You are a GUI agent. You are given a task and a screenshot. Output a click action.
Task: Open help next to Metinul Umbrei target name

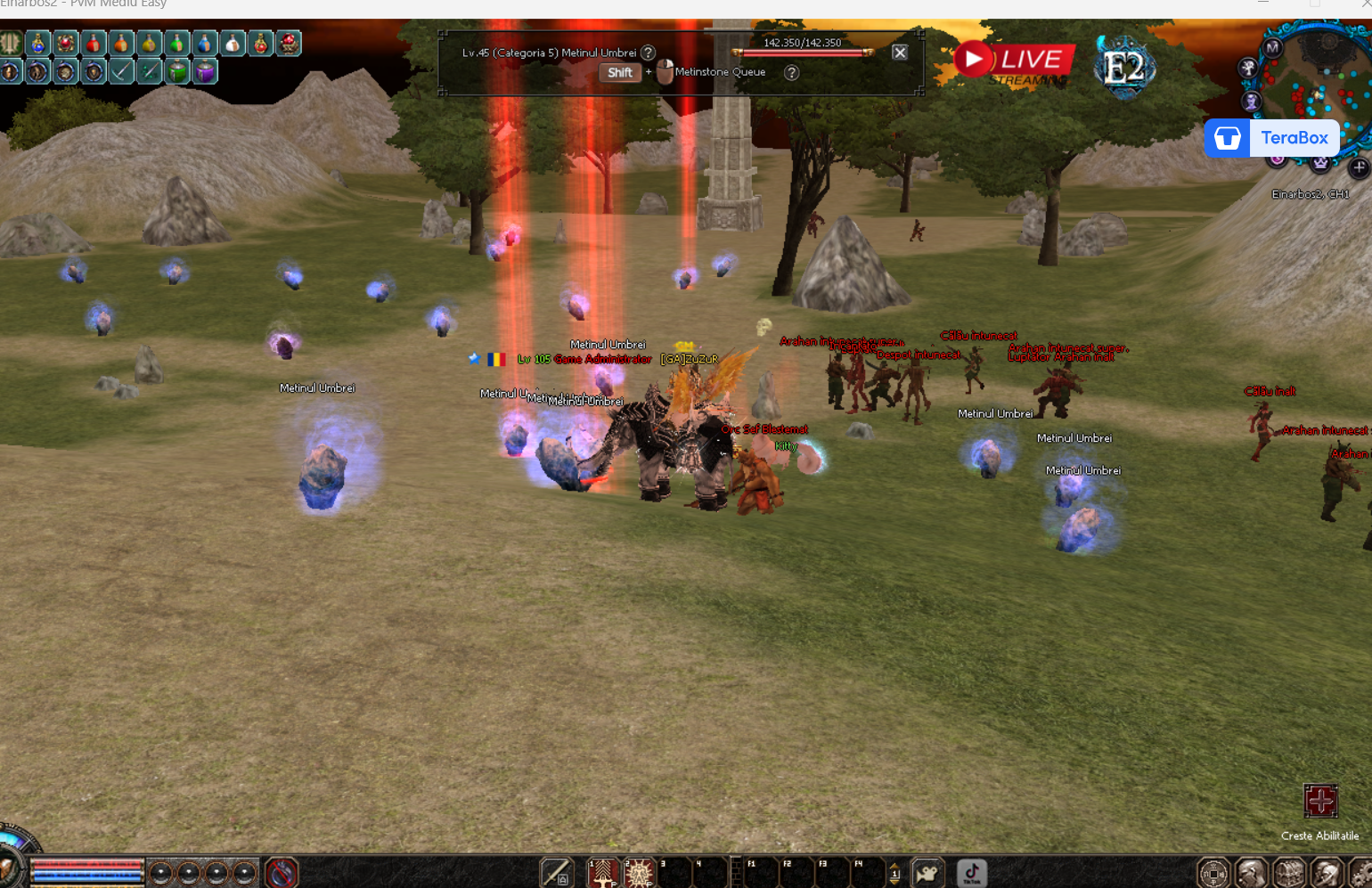(x=649, y=53)
